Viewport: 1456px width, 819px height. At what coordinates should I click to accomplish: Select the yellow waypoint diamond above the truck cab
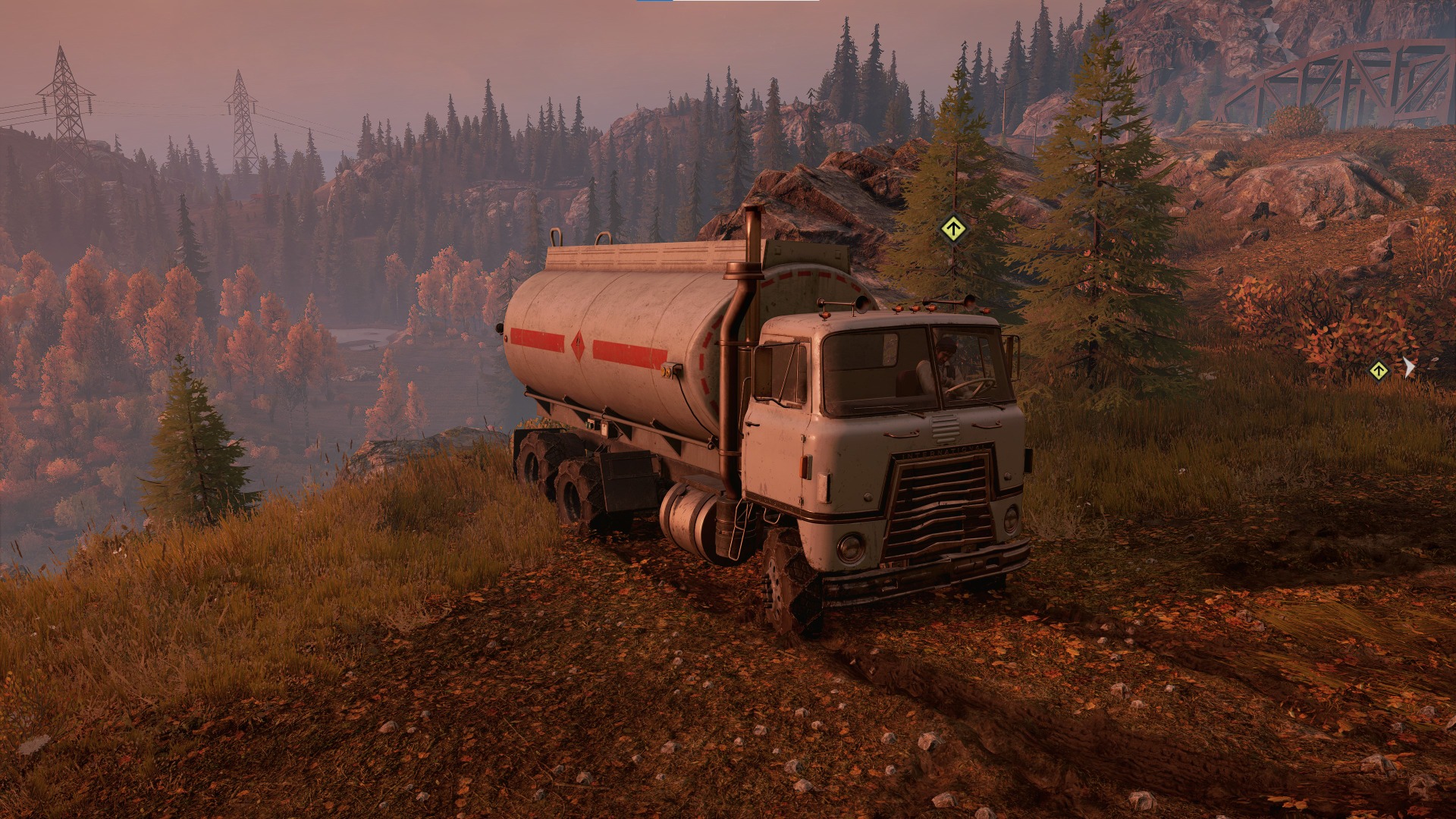coord(953,228)
